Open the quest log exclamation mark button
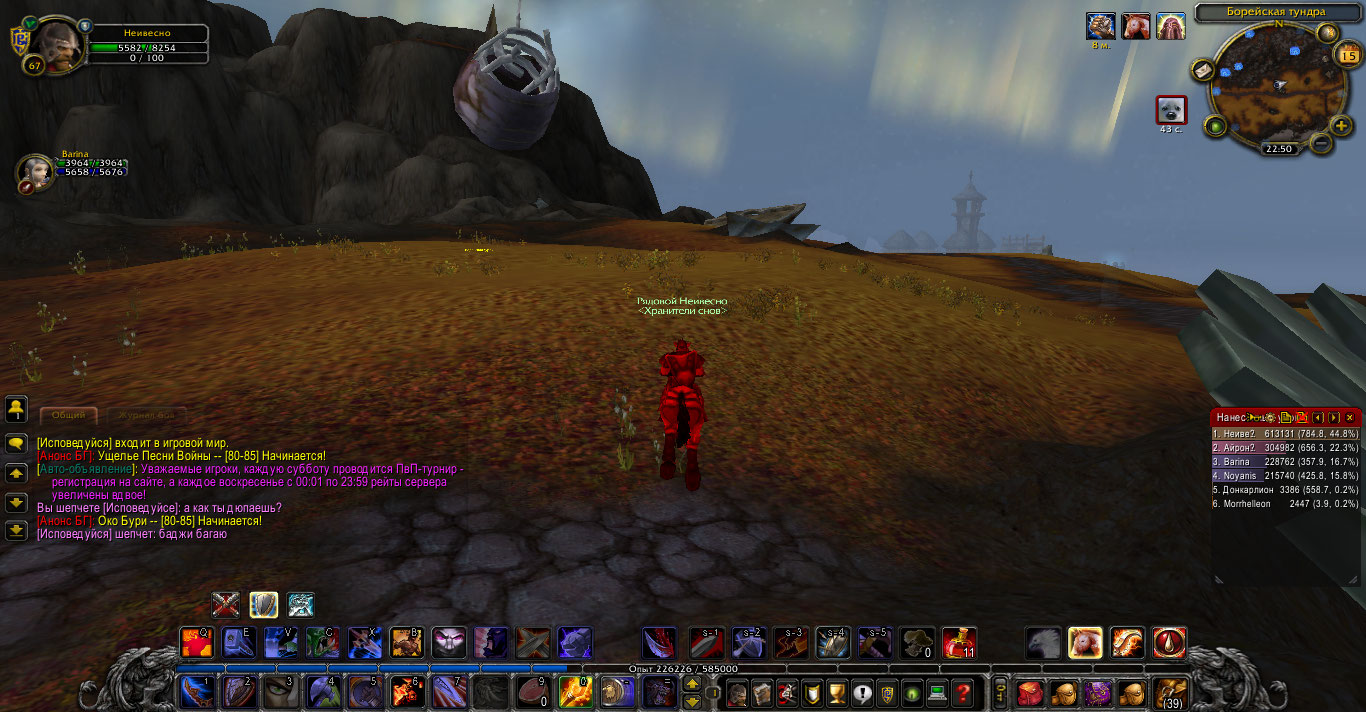This screenshot has height=712, width=1366. (x=862, y=692)
